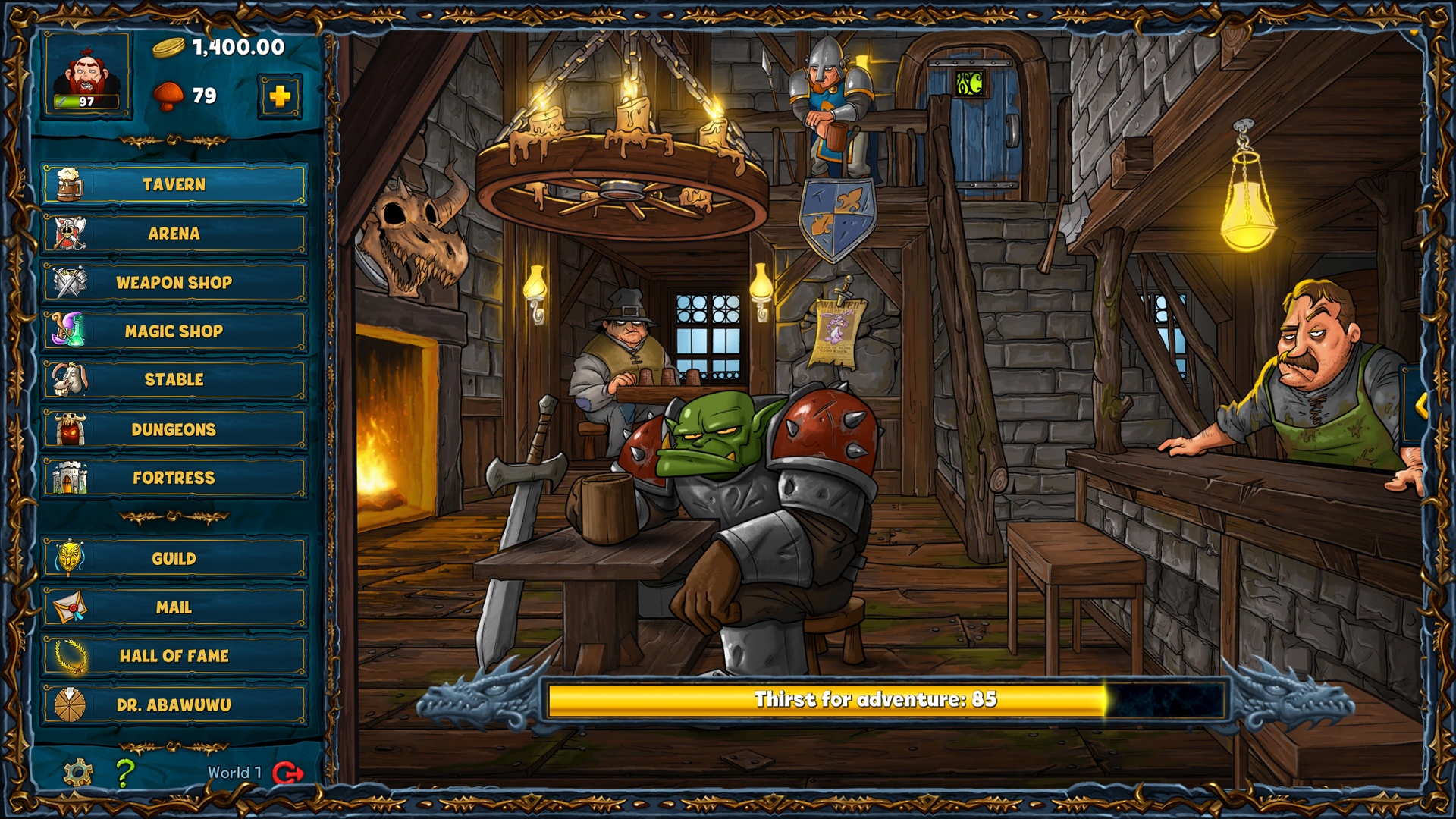The width and height of the screenshot is (1456, 819).
Task: Select the Tavern beer mug icon
Action: click(x=72, y=183)
